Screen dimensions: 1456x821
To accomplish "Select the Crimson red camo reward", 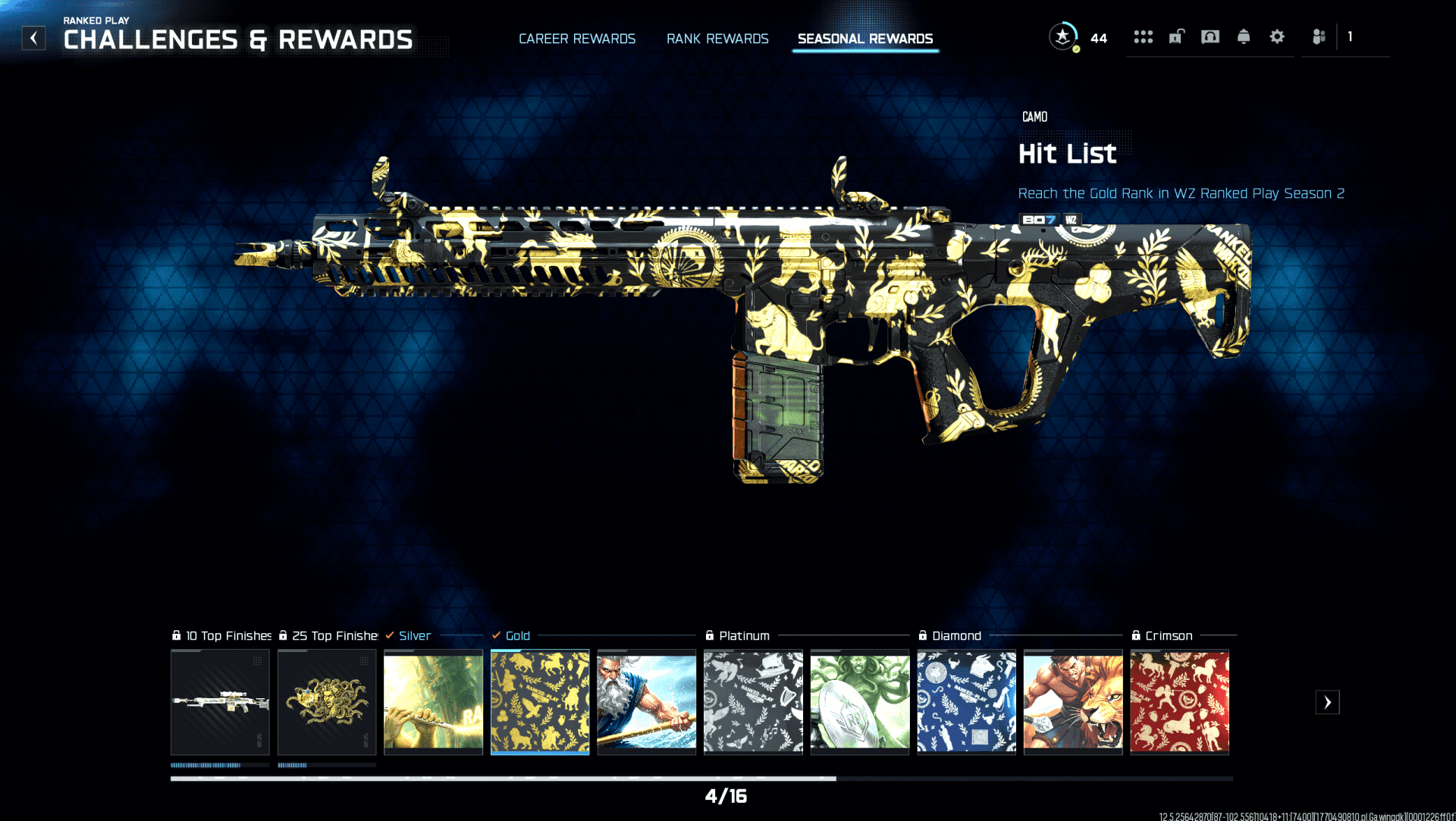I will tap(1179, 702).
